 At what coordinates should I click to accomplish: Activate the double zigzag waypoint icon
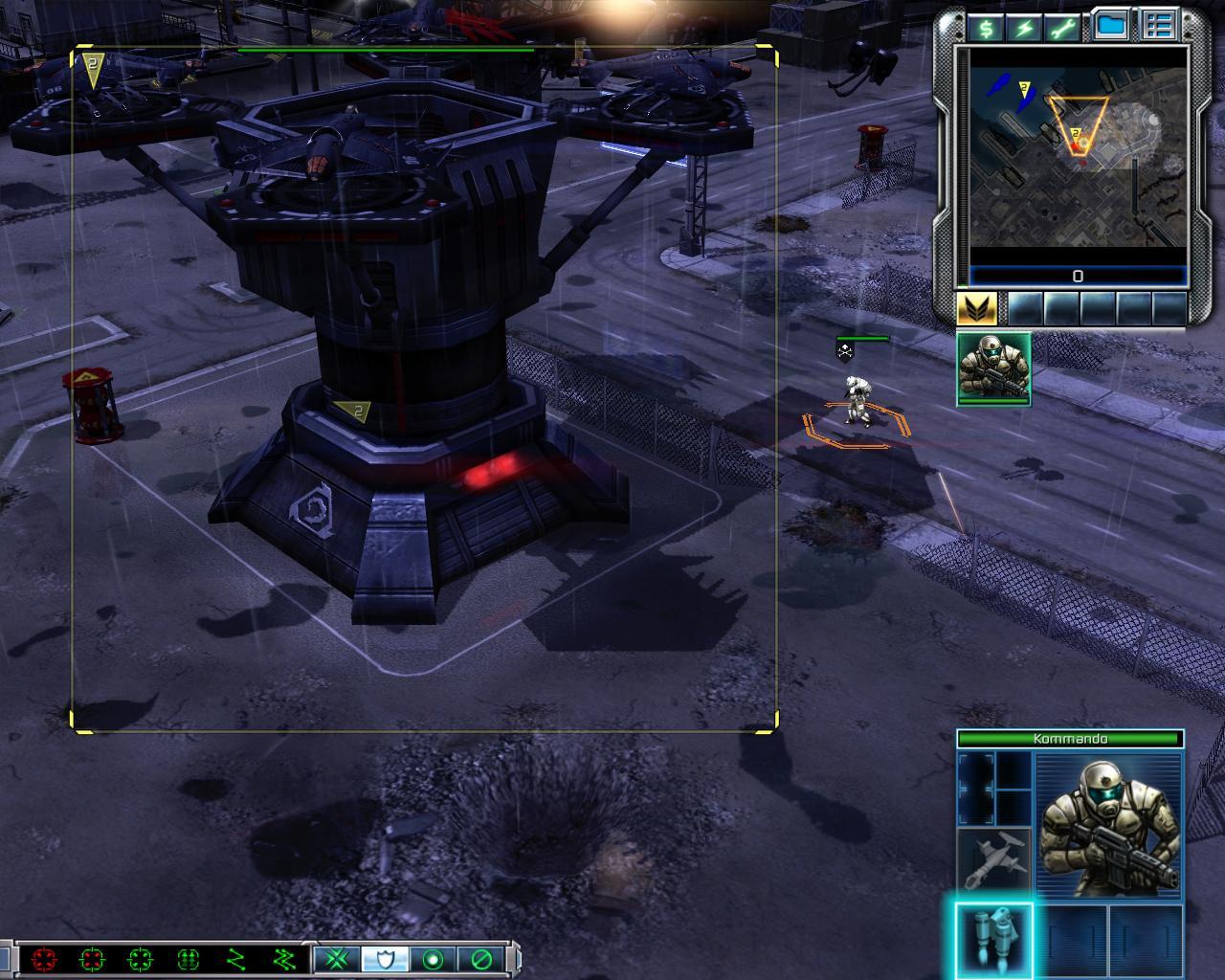[x=284, y=959]
